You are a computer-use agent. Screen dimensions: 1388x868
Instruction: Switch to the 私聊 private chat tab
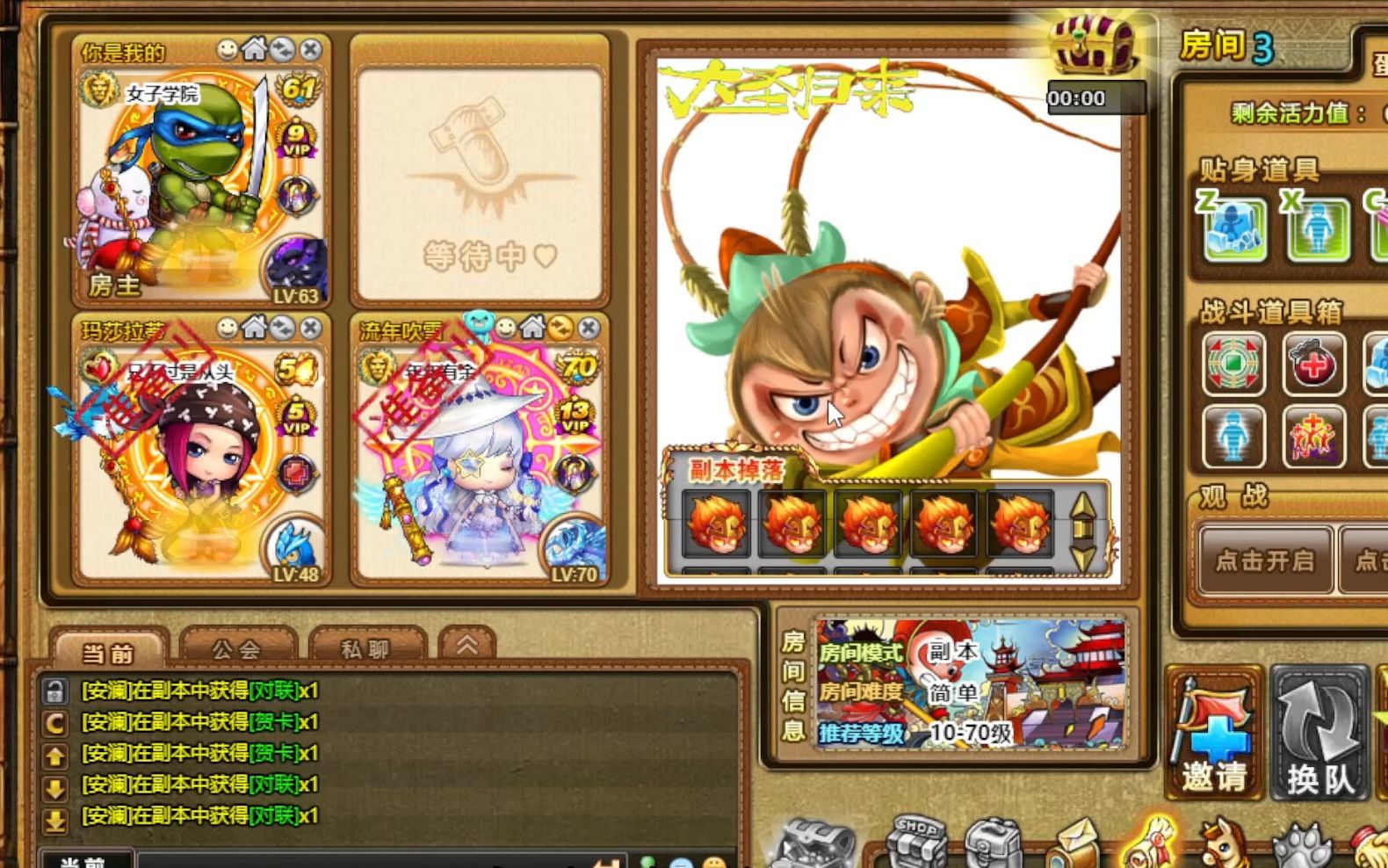(365, 649)
